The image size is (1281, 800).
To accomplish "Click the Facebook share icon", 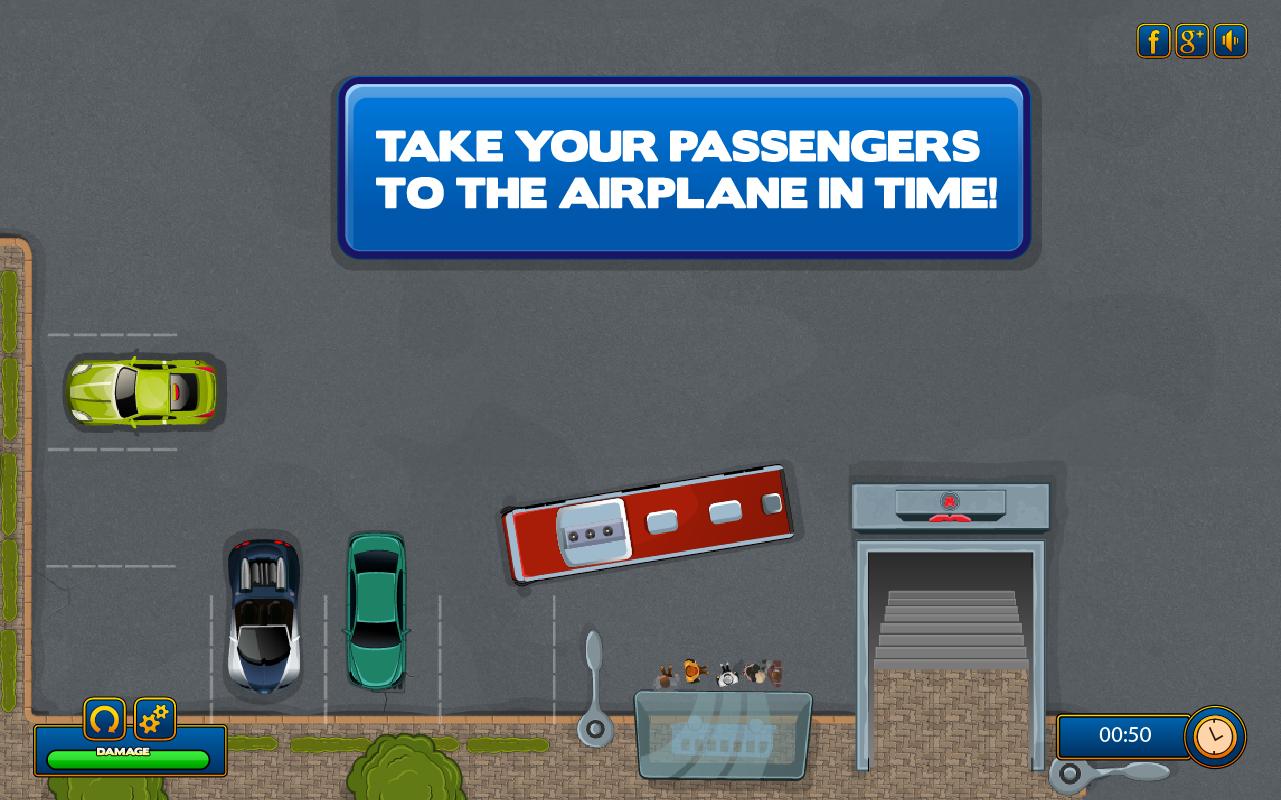I will [1152, 41].
